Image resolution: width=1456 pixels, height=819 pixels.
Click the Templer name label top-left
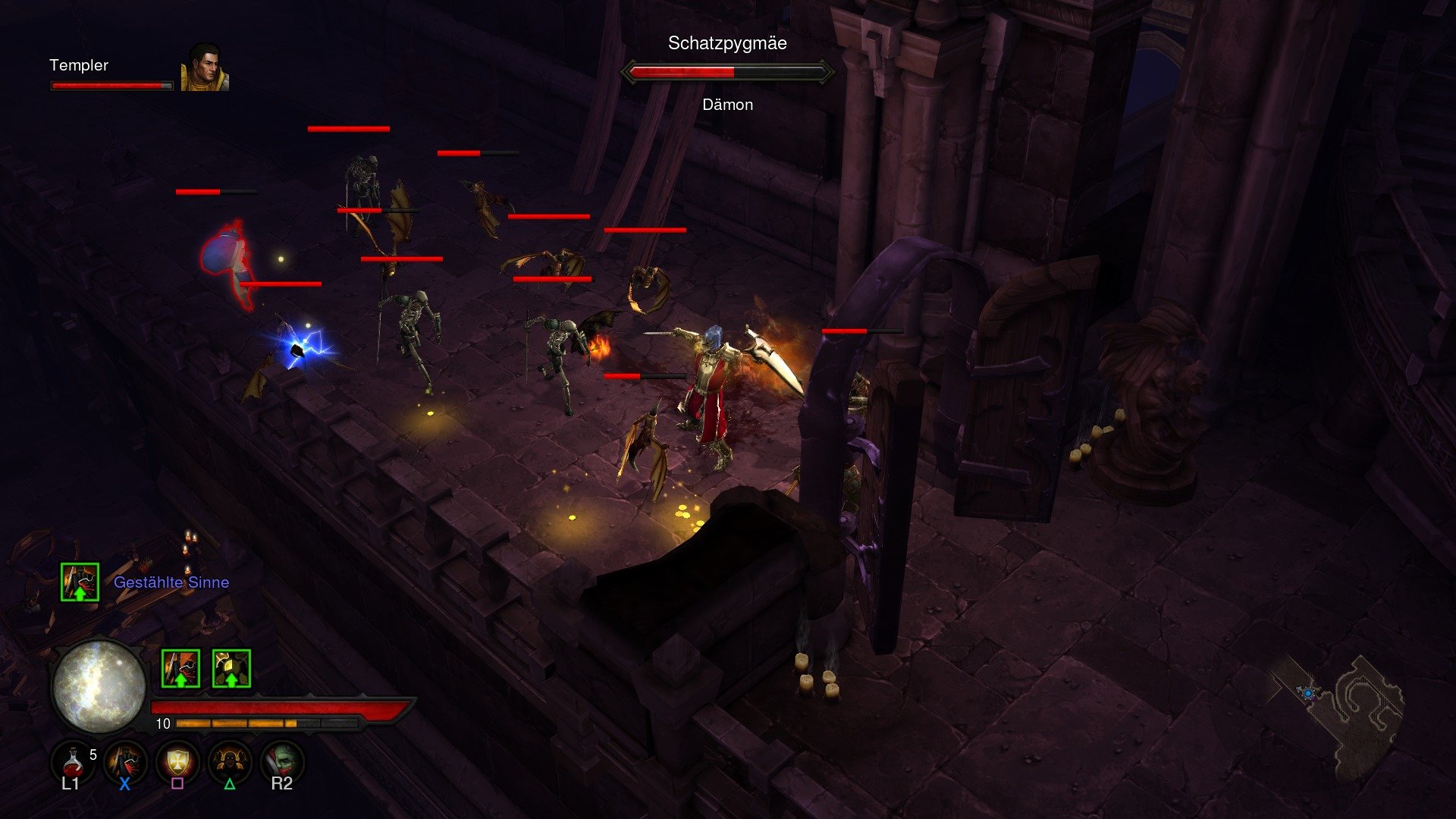click(78, 67)
